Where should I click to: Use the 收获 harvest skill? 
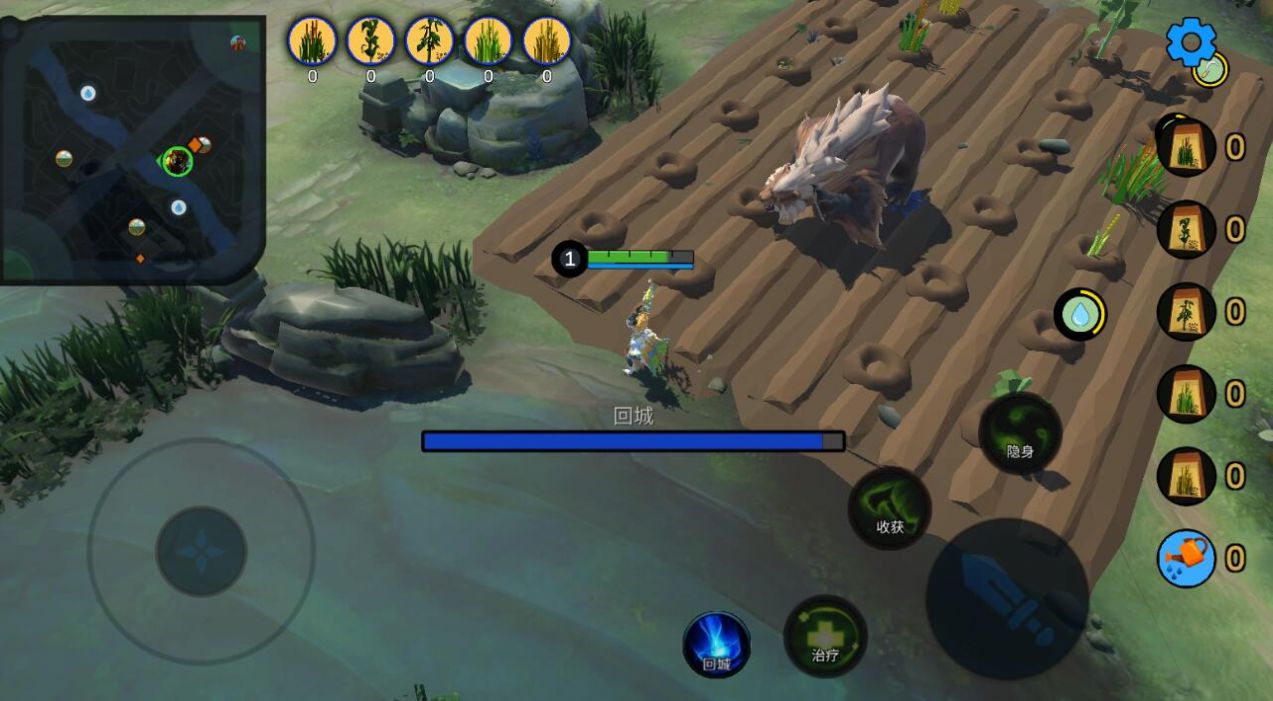coord(889,507)
